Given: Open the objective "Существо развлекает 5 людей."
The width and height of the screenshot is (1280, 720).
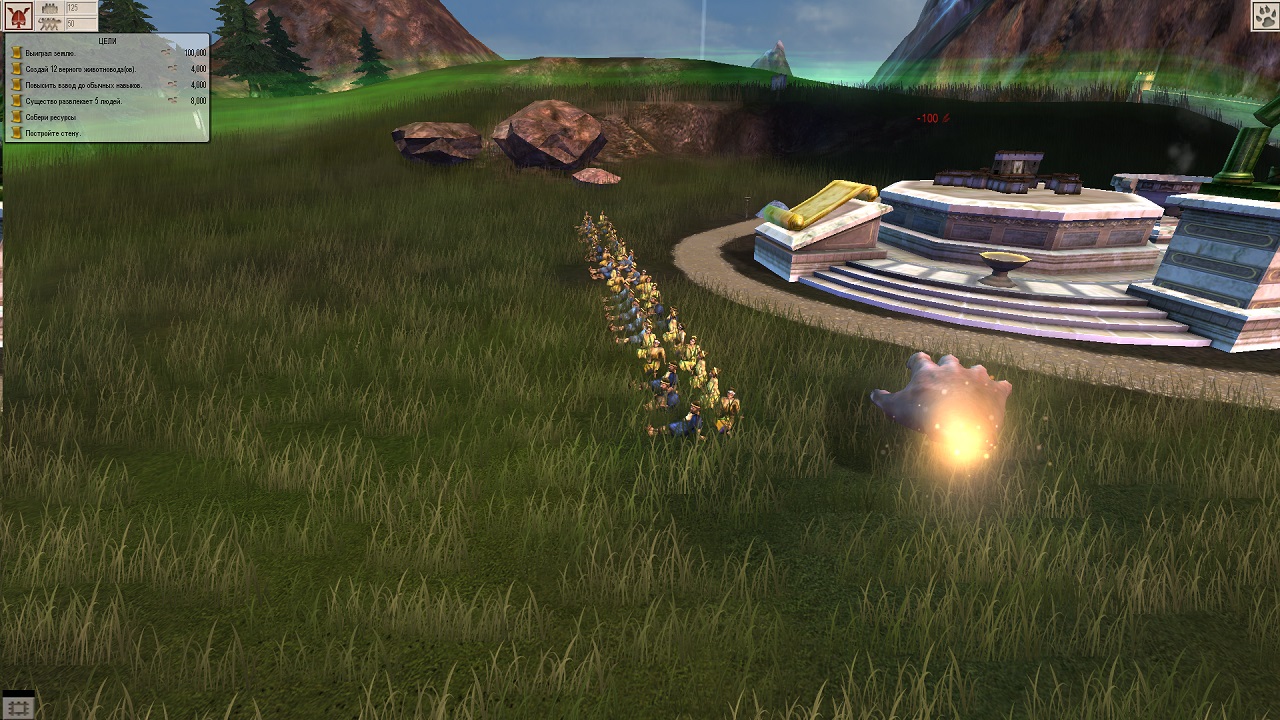Looking at the screenshot, I should [74, 101].
